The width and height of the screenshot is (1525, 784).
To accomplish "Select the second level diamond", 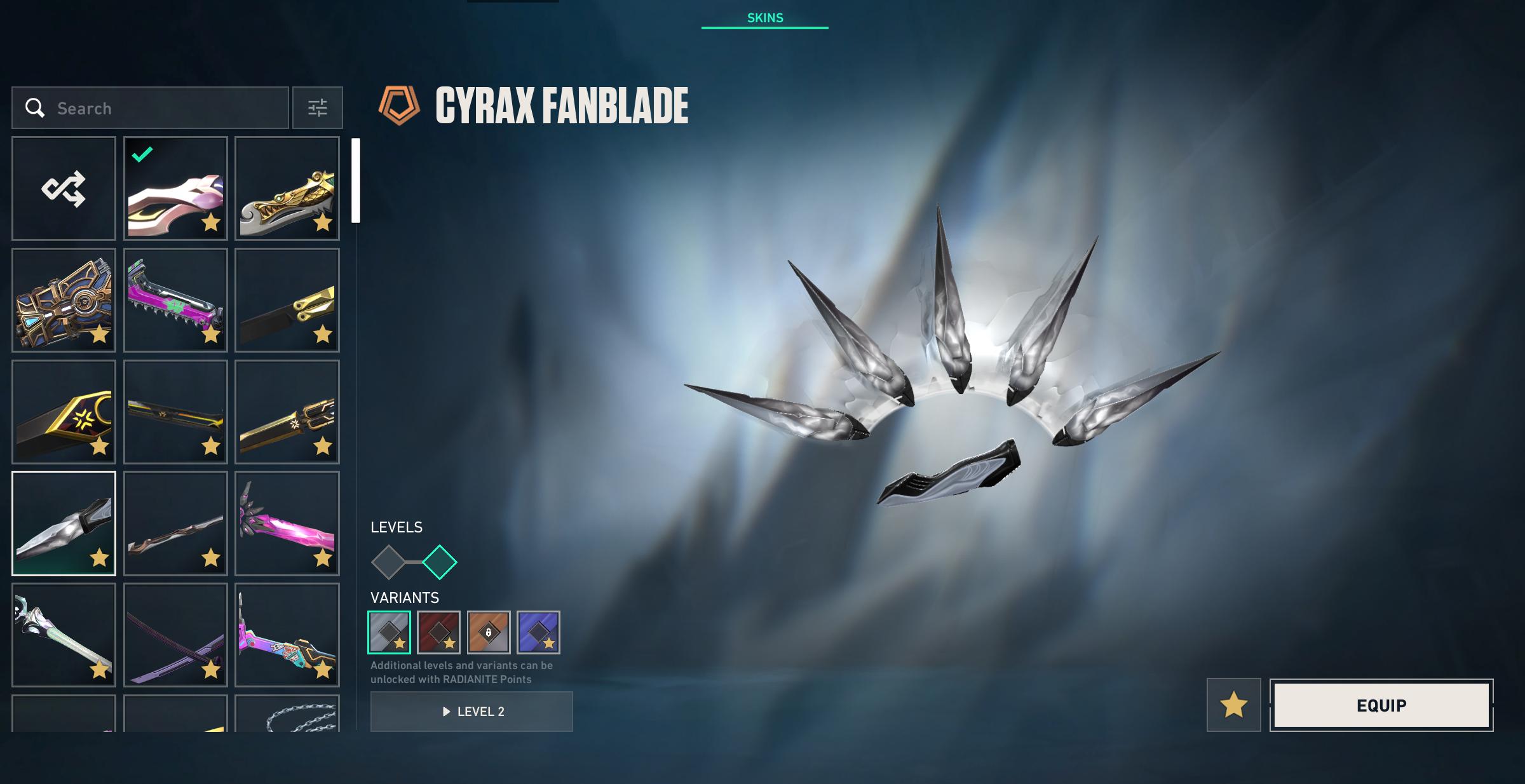I will coord(440,562).
